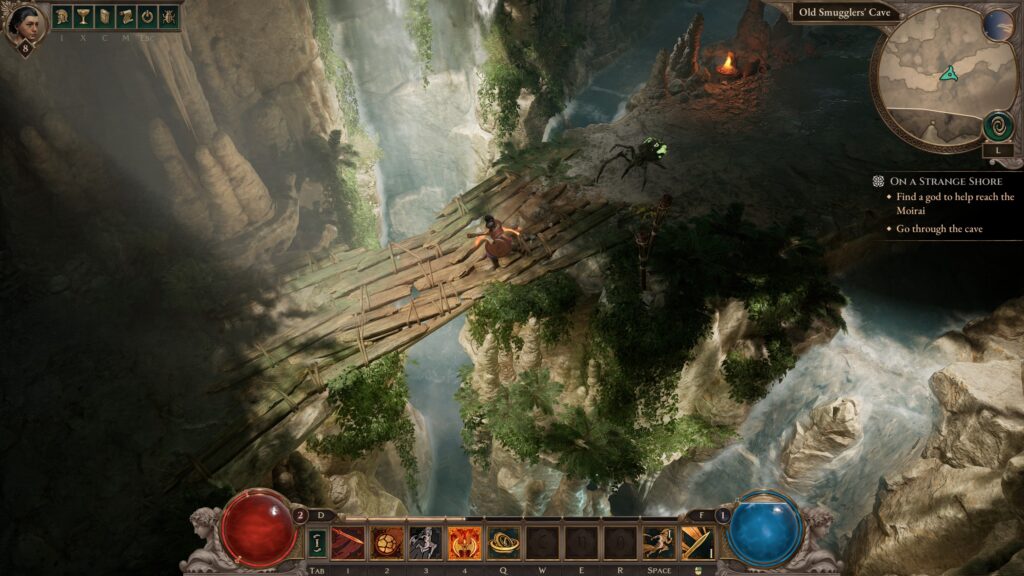Use the round shield skill
Viewport: 1024px width, 576px height.
click(x=386, y=543)
